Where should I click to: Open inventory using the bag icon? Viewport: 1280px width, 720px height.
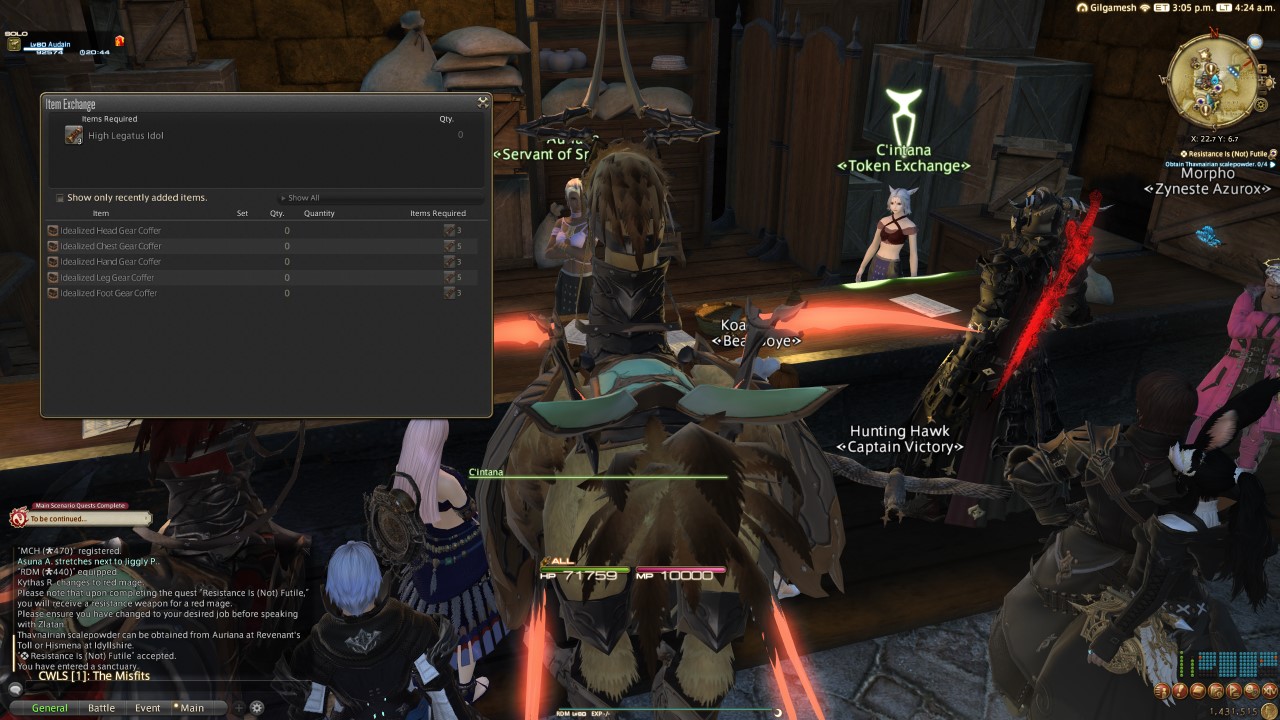click(1197, 692)
